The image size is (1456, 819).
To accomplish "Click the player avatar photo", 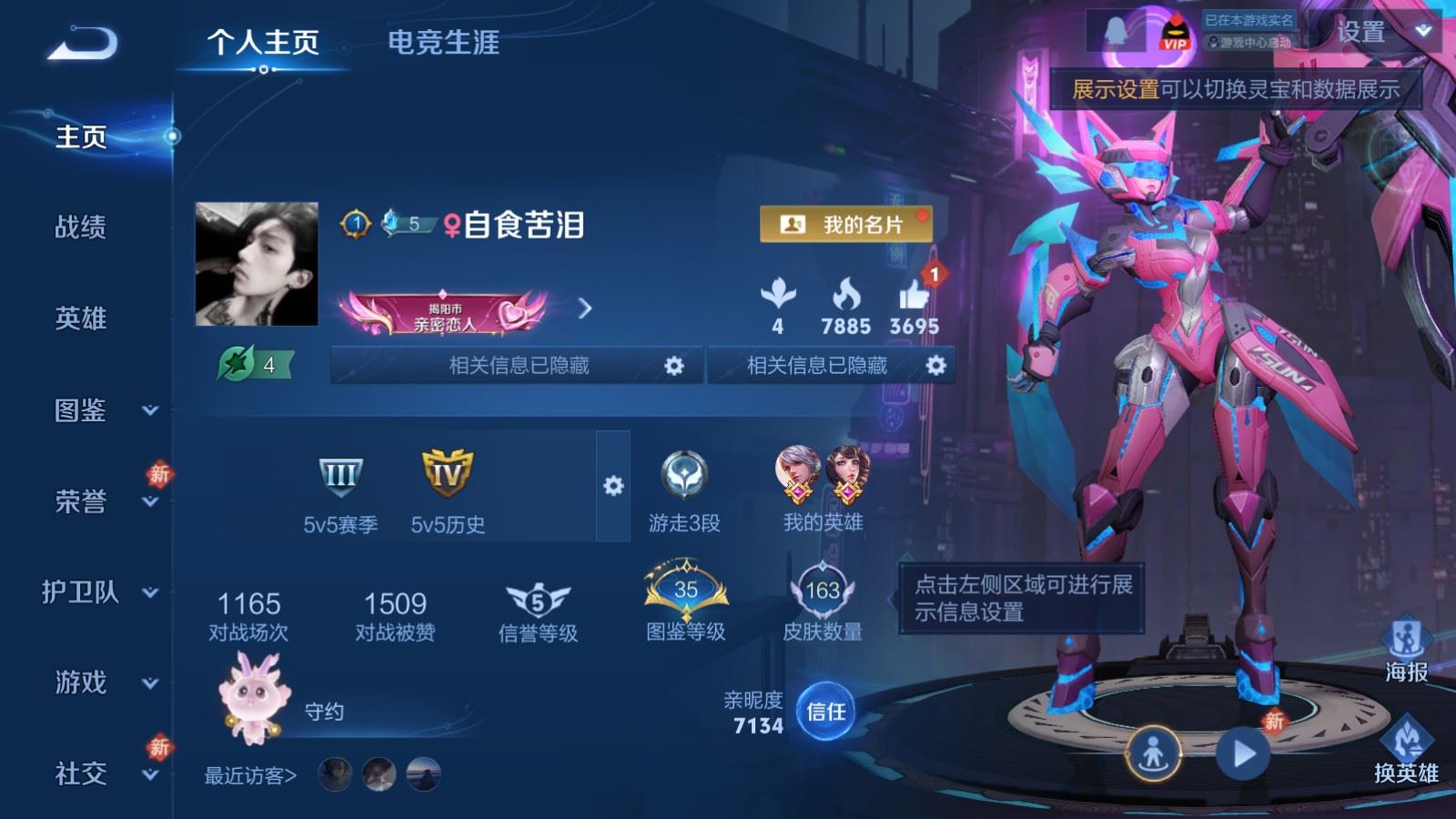I will click(x=257, y=264).
